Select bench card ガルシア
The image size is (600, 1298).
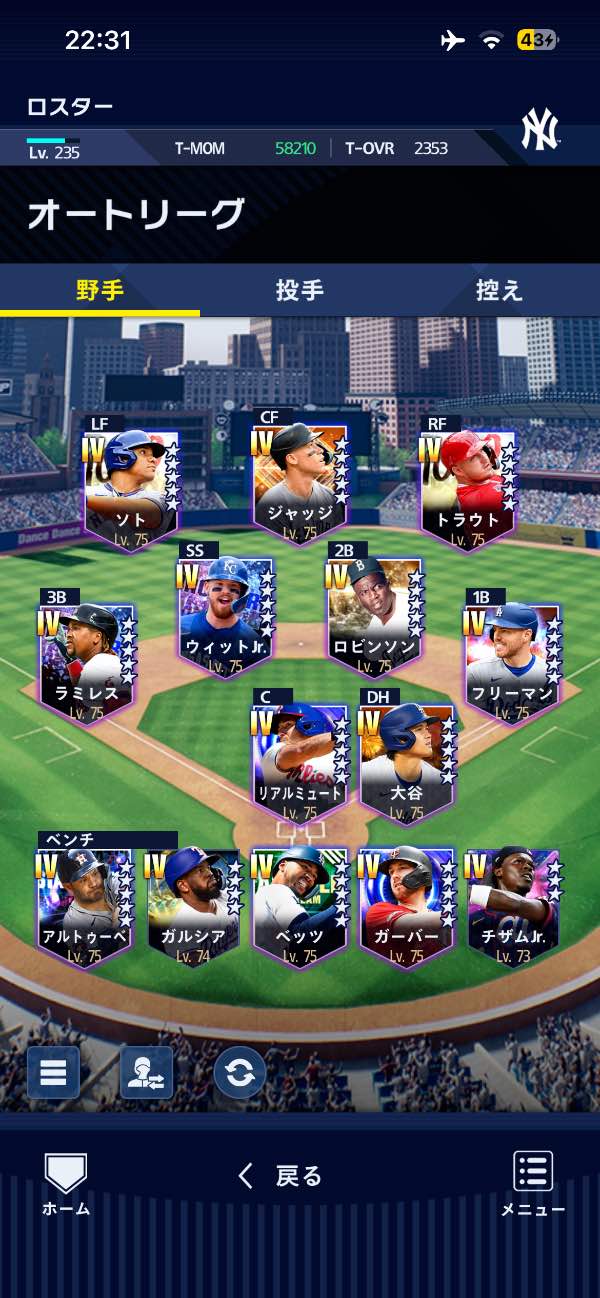(x=193, y=907)
